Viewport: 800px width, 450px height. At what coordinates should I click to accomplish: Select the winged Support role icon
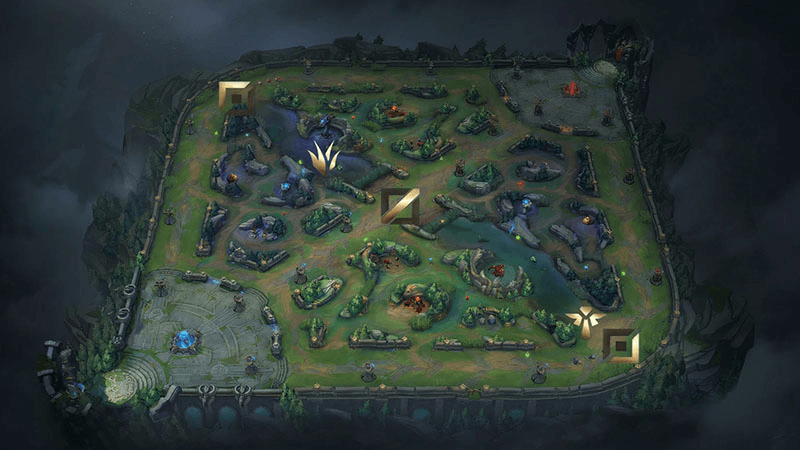pos(582,320)
